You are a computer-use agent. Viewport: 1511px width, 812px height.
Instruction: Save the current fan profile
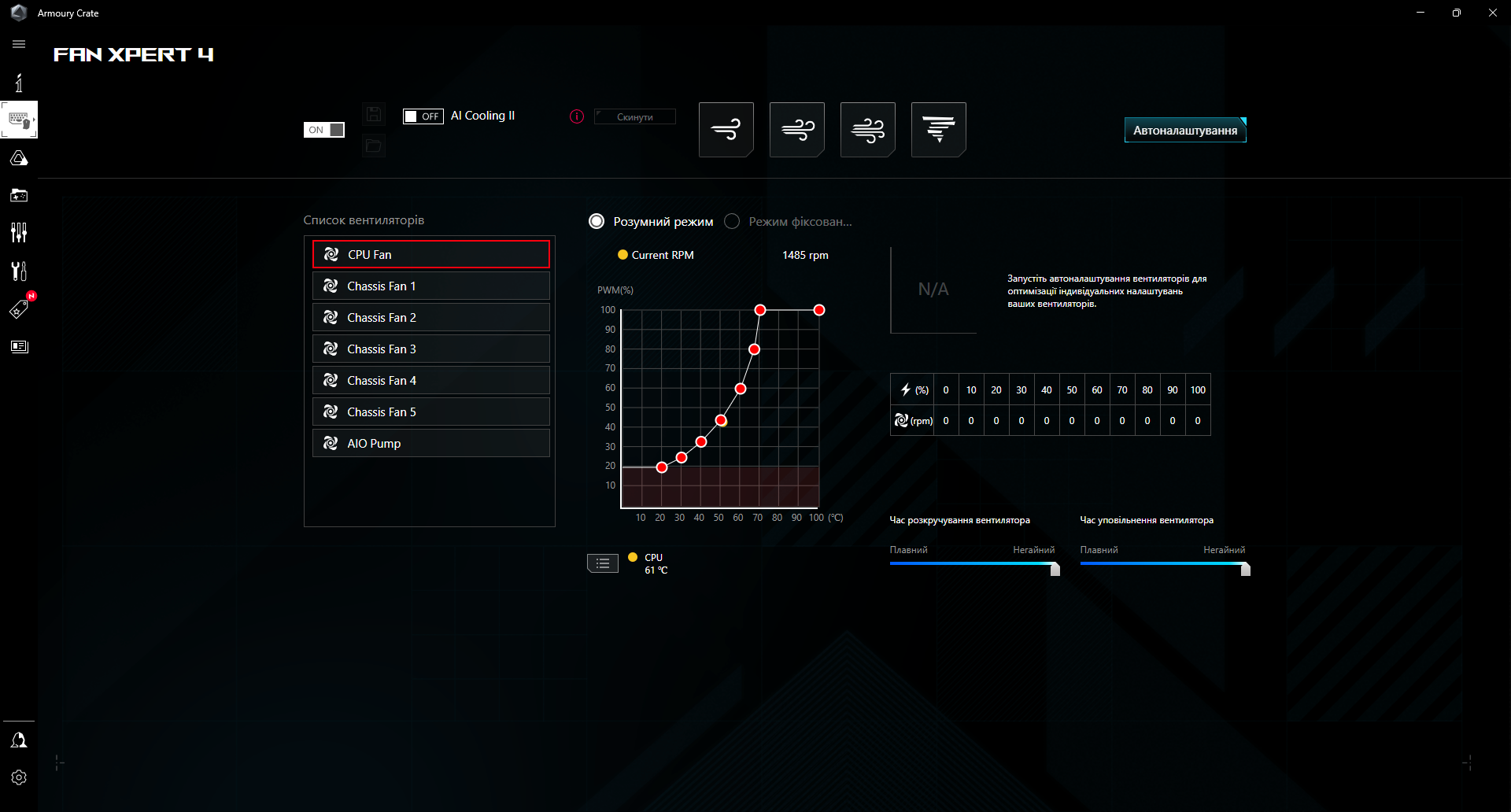pos(374,113)
